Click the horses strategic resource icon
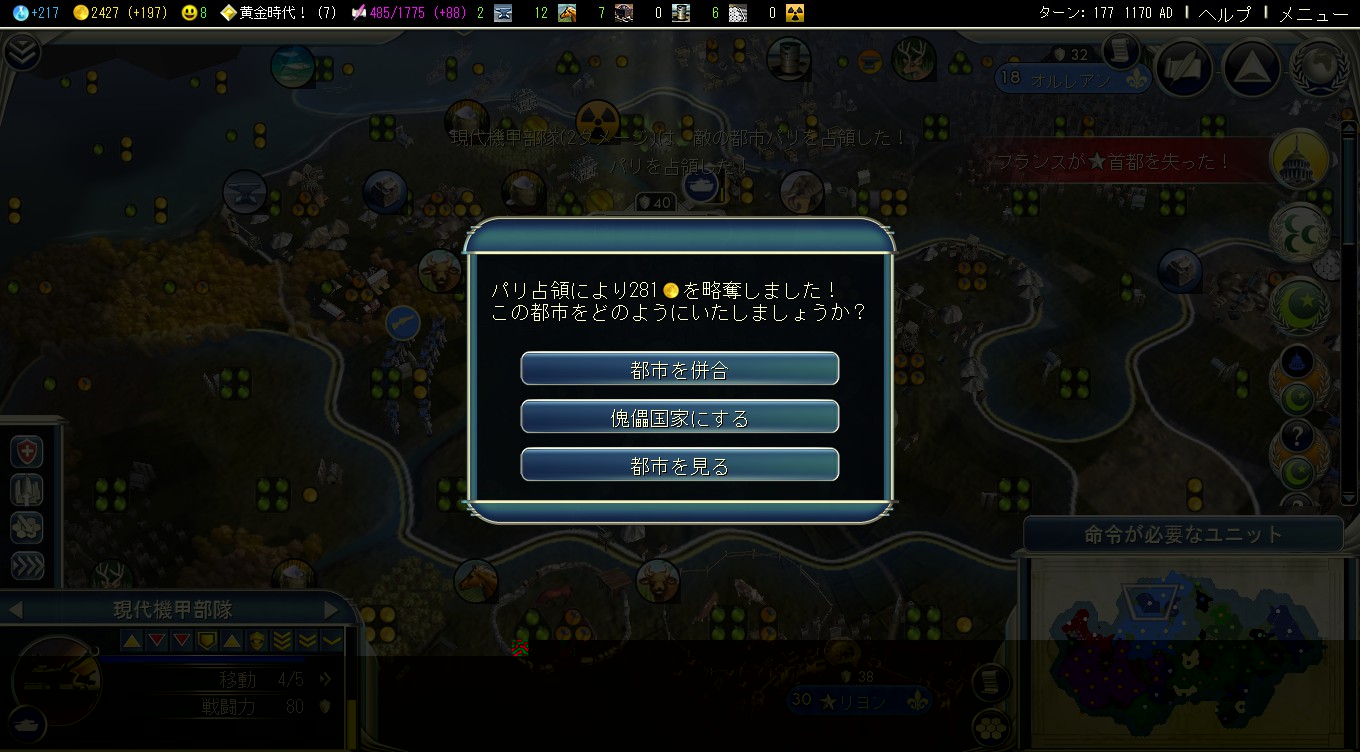This screenshot has width=1360, height=752. (x=566, y=14)
